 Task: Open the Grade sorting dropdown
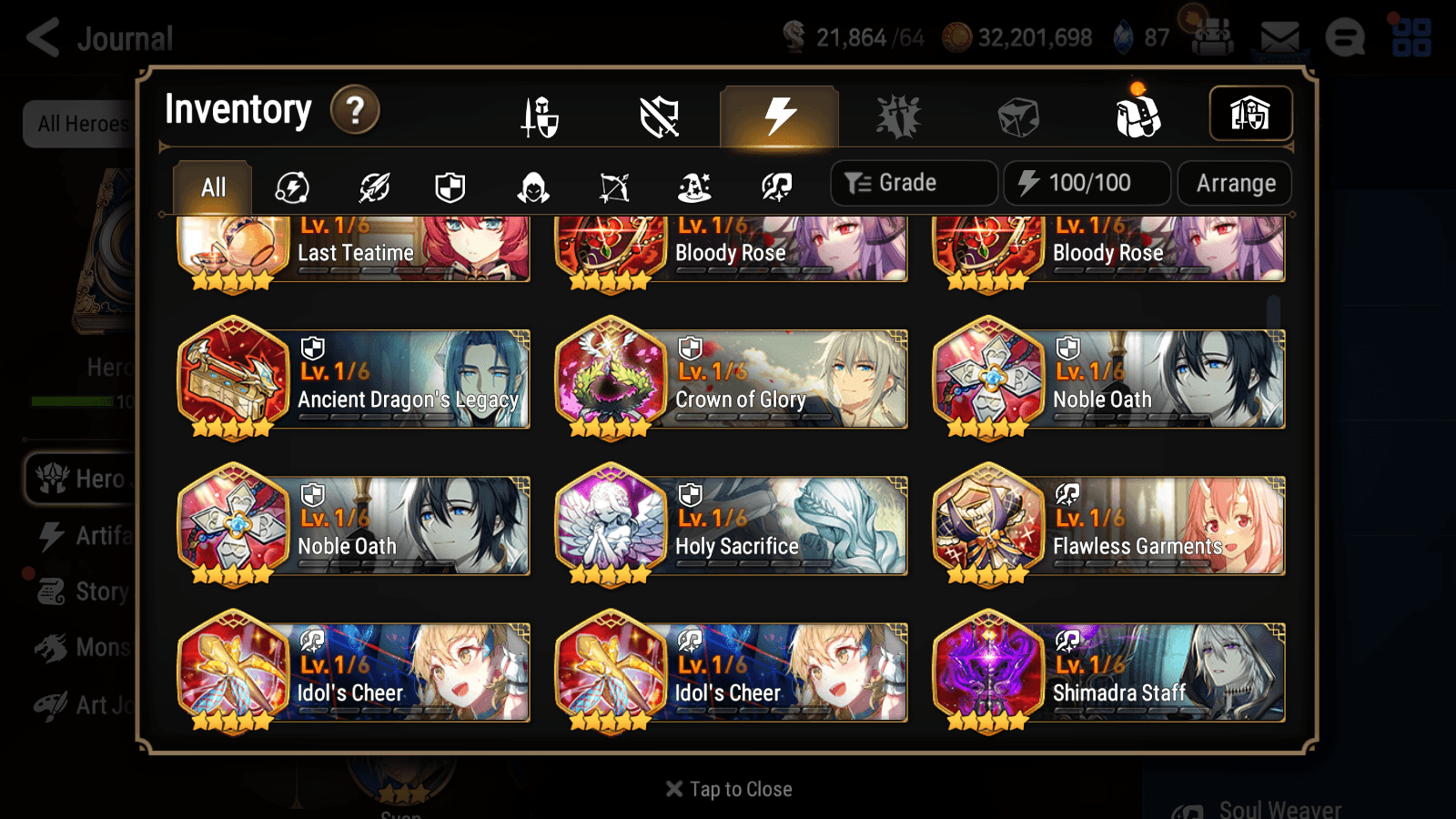coord(913,182)
